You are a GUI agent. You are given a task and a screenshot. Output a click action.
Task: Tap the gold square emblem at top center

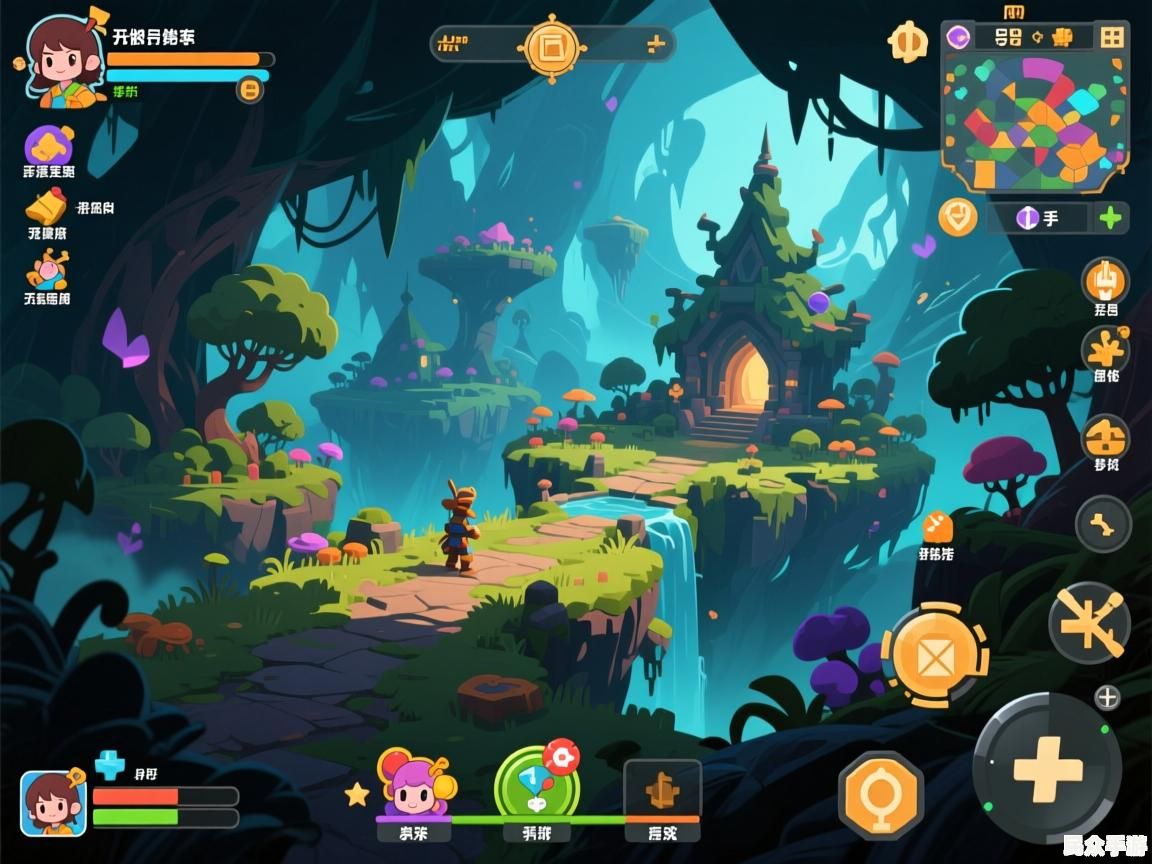click(551, 45)
